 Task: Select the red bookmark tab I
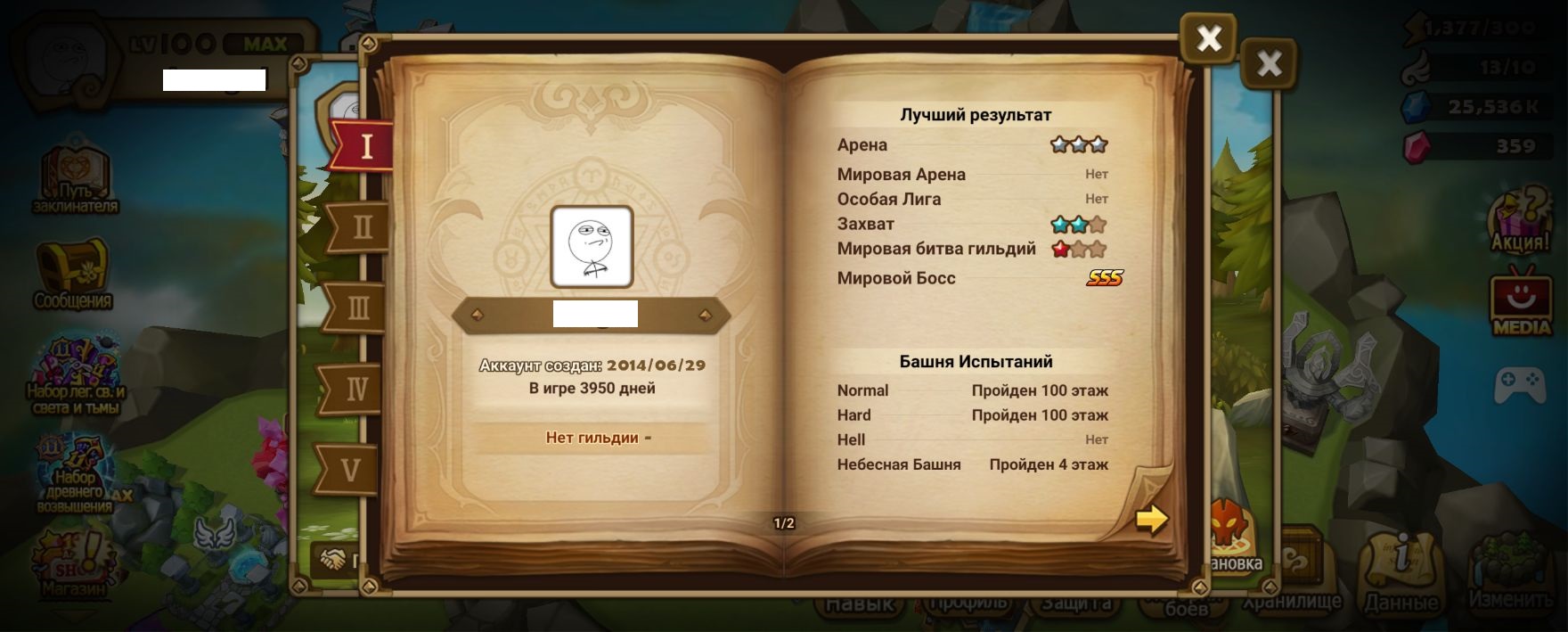coord(364,145)
